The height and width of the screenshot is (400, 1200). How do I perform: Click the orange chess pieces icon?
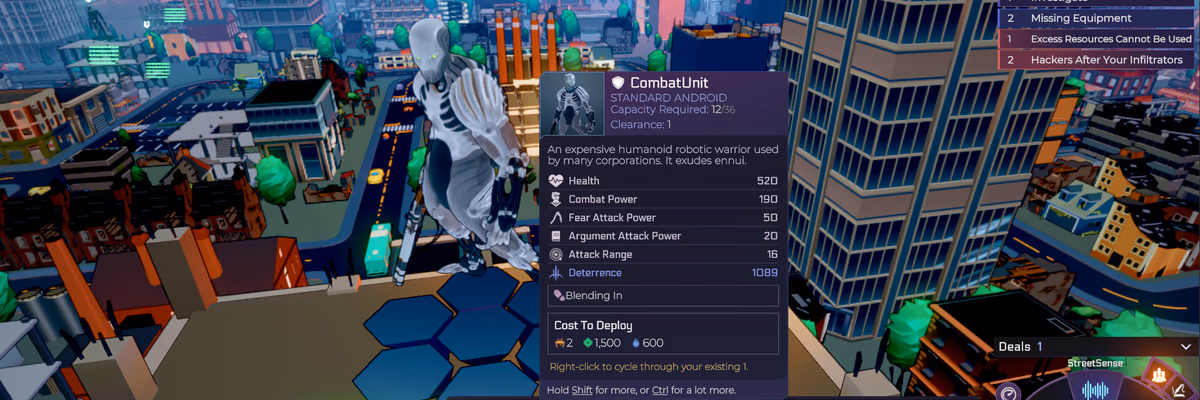point(1159,376)
